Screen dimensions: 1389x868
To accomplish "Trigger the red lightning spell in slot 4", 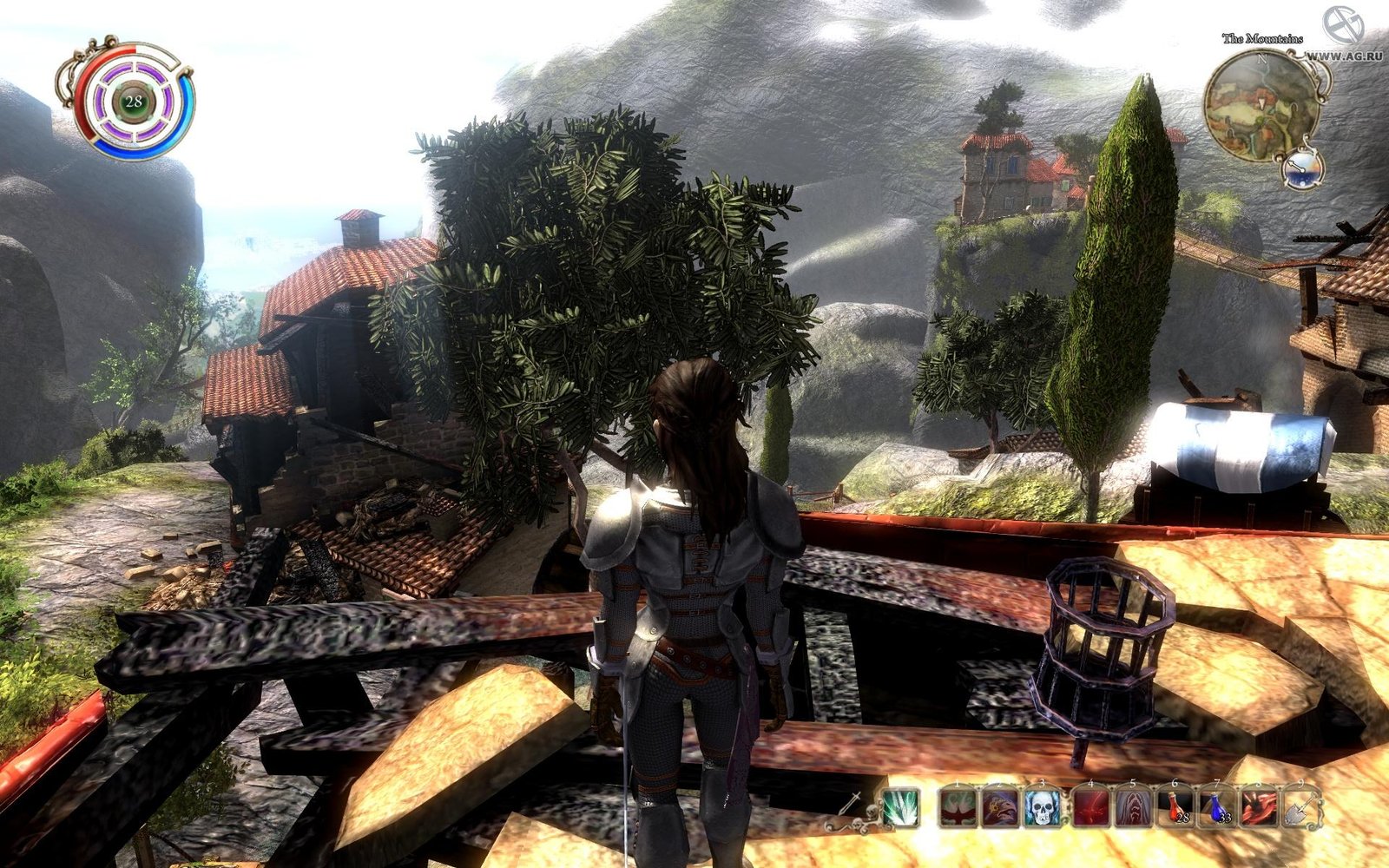I will pyautogui.click(x=1091, y=808).
